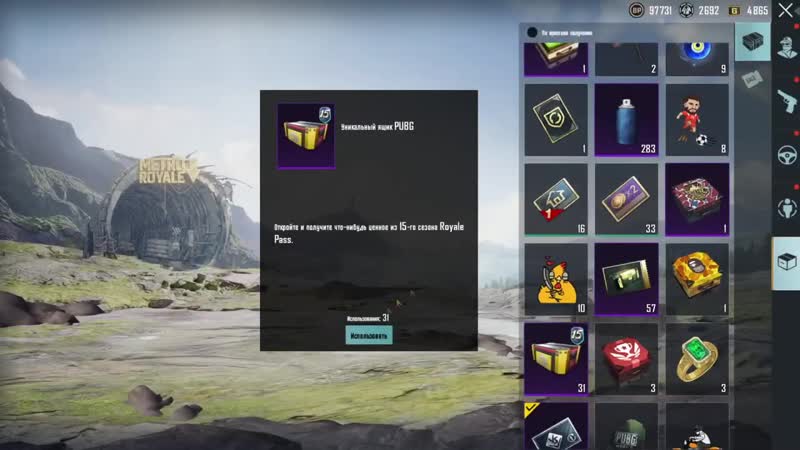Toggle the time-limited filter checkbox
This screenshot has width=800, height=450.
pos(532,33)
